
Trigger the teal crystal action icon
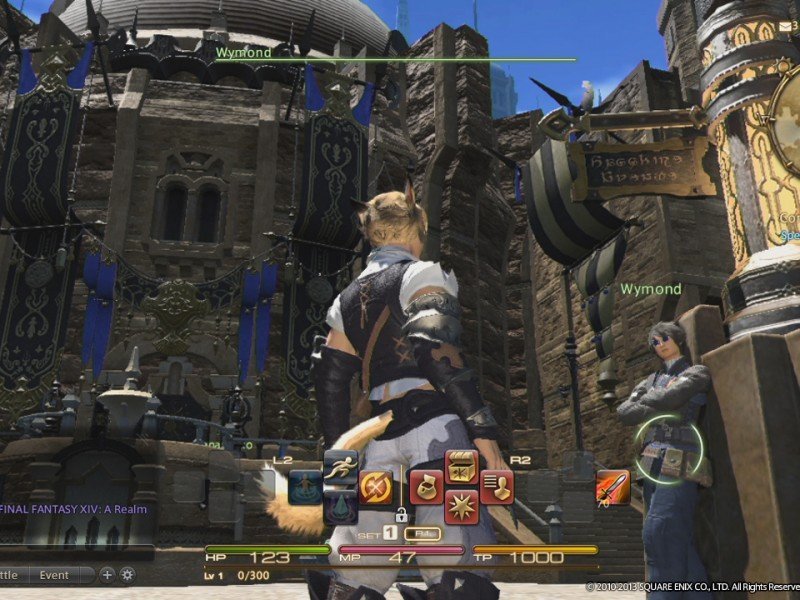(341, 506)
